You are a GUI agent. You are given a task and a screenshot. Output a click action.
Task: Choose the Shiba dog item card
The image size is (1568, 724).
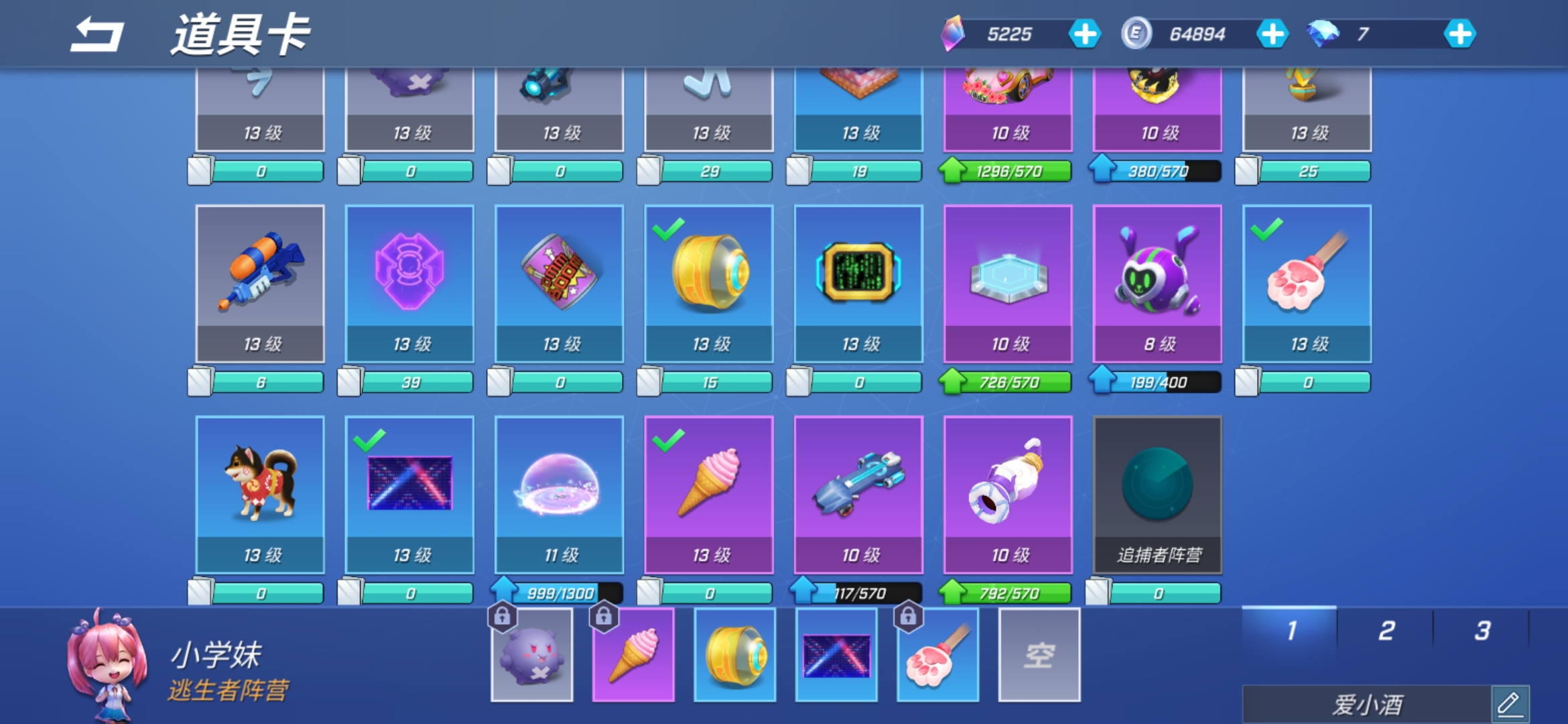pos(260,494)
